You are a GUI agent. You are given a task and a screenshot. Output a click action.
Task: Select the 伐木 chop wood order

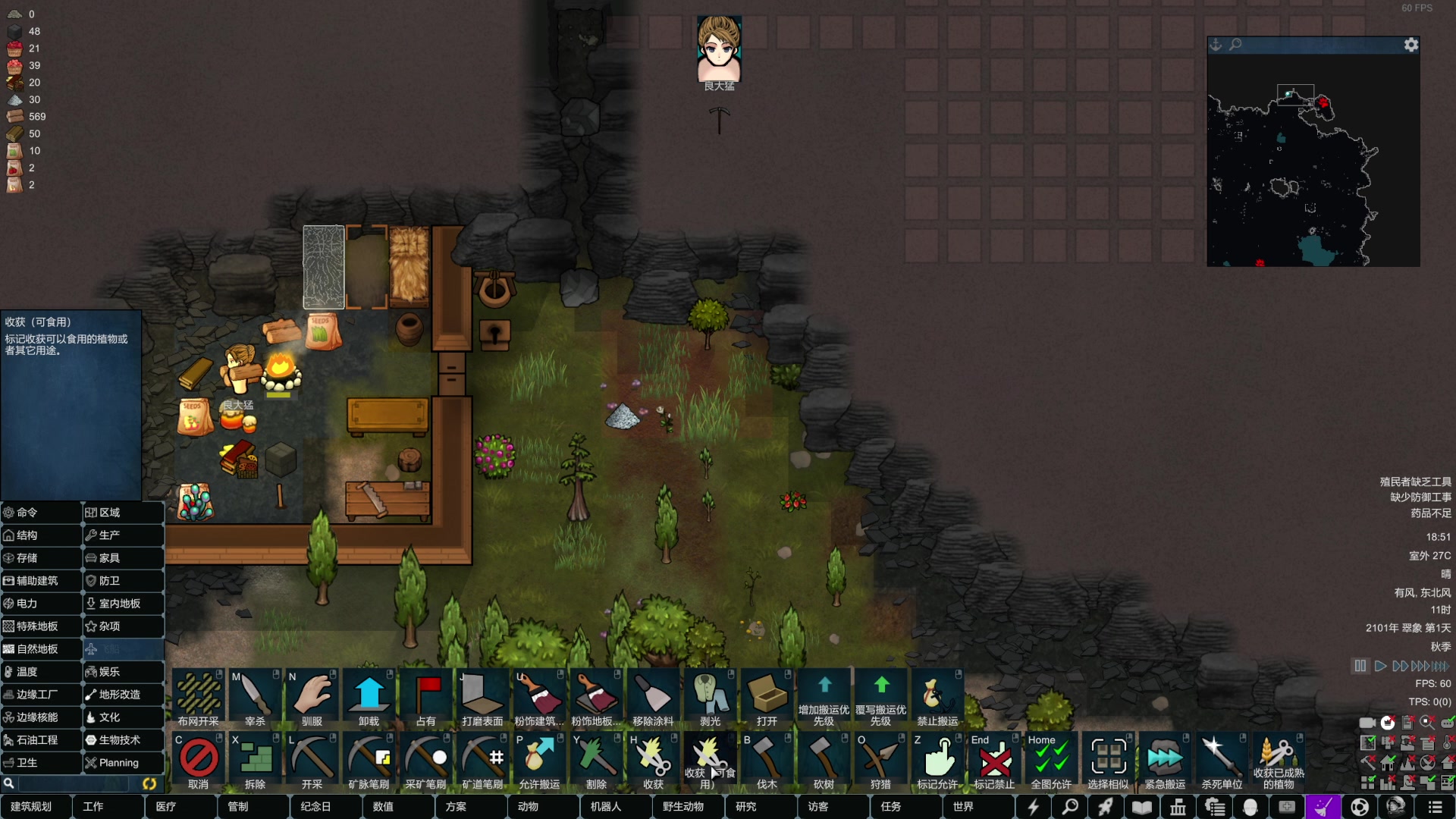767,761
